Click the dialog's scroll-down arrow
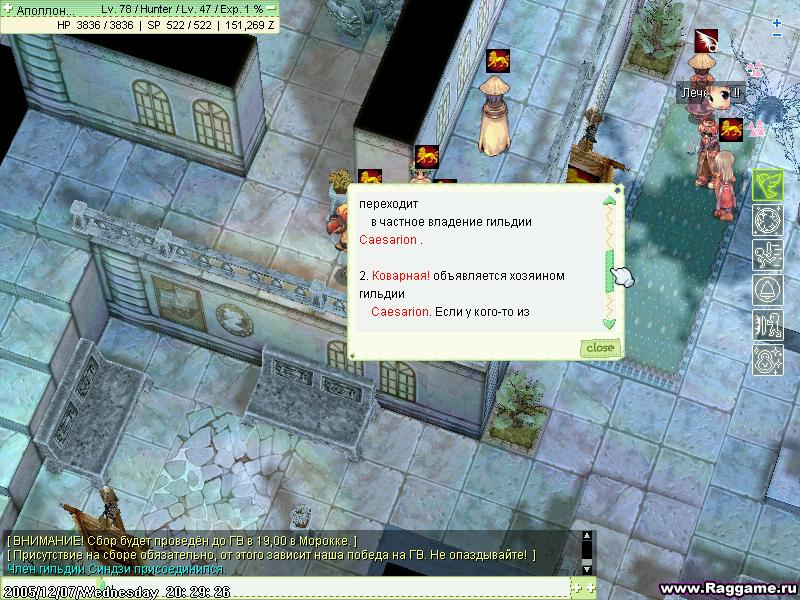Image resolution: width=800 pixels, height=600 pixels. coord(608,323)
